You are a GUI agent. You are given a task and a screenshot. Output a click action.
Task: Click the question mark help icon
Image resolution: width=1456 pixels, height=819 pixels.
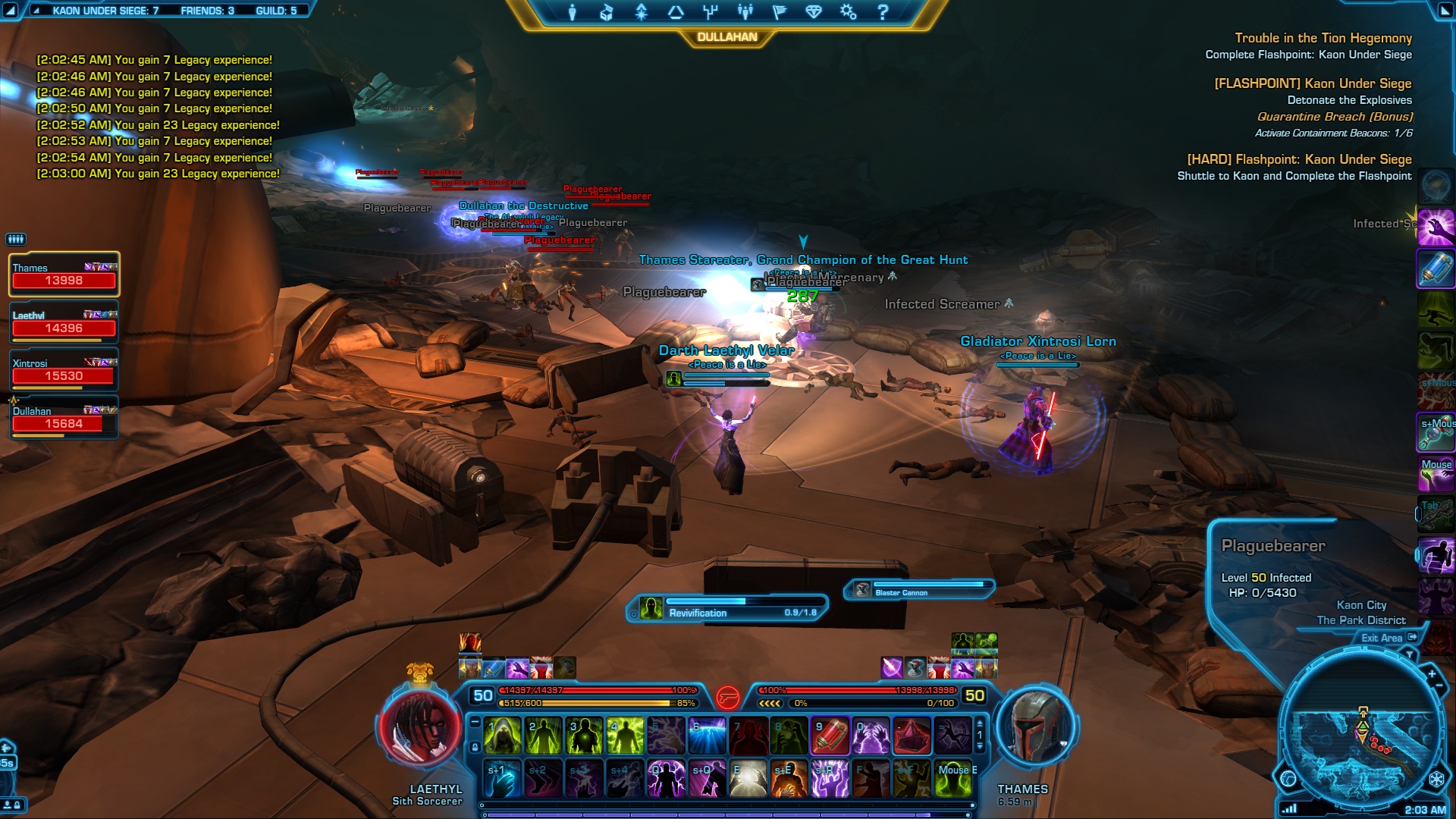coord(883,12)
